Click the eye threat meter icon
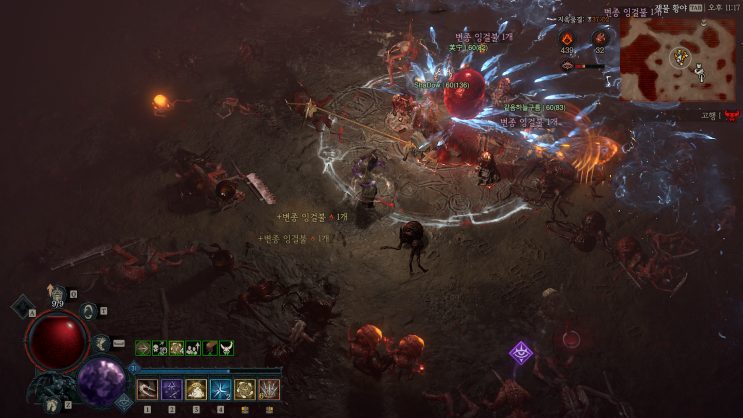 point(567,65)
